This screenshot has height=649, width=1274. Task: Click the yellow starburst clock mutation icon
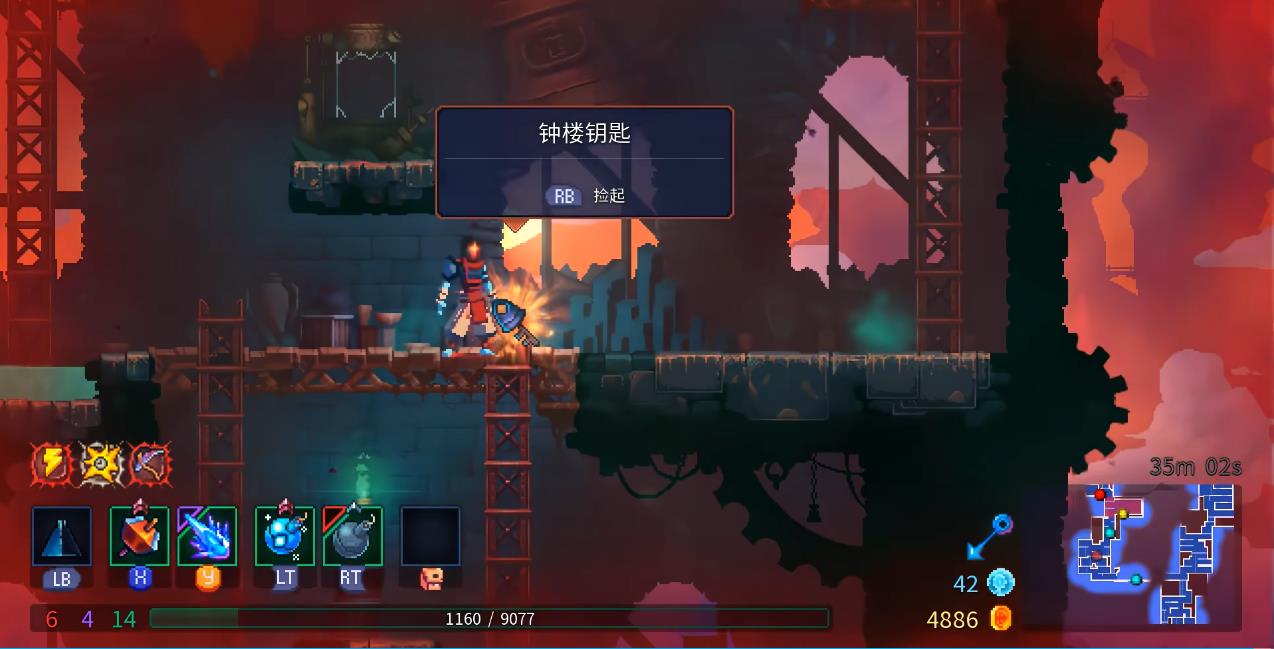(101, 463)
